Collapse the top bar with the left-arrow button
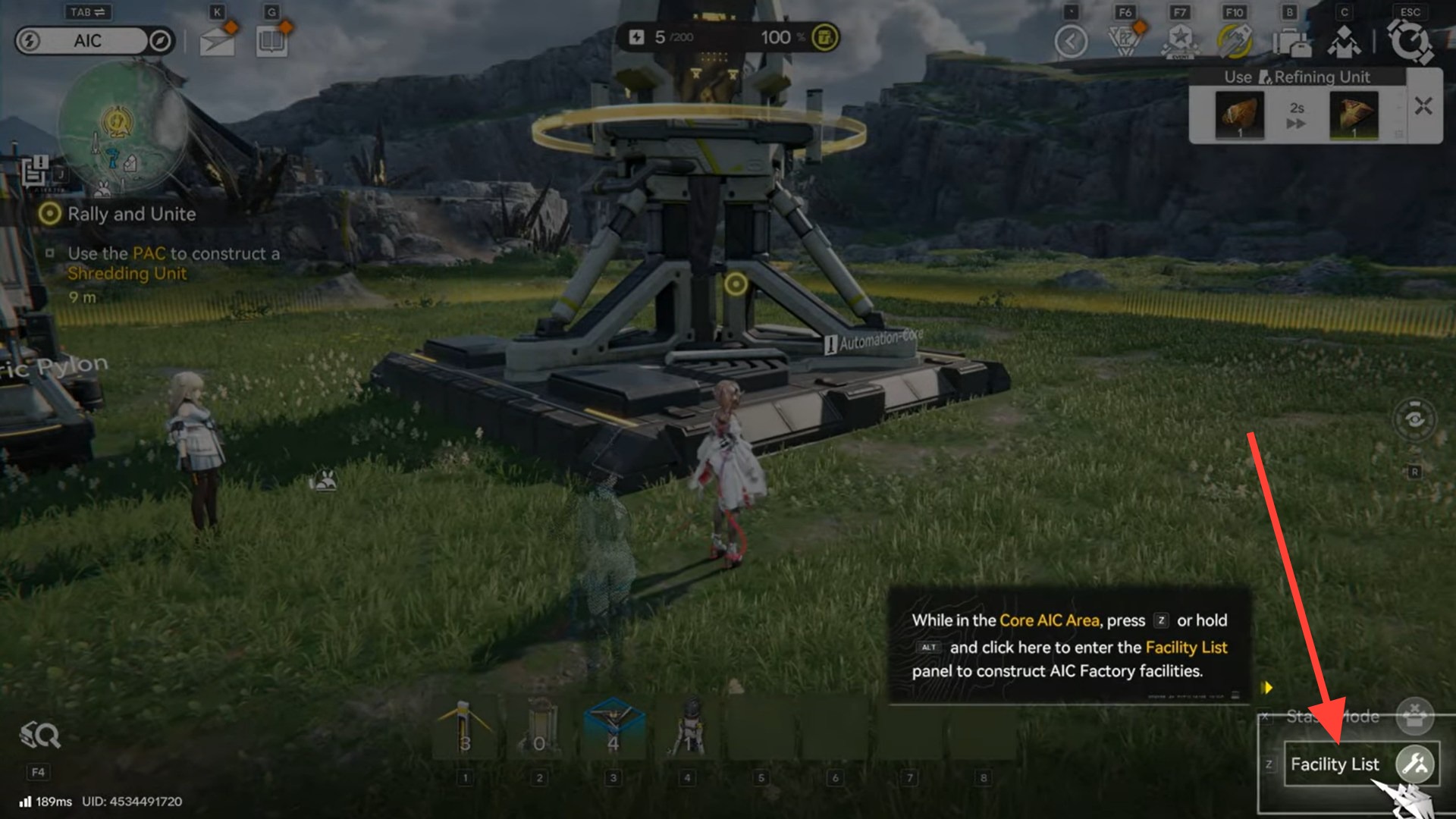Viewport: 1456px width, 819px height. (x=1071, y=41)
